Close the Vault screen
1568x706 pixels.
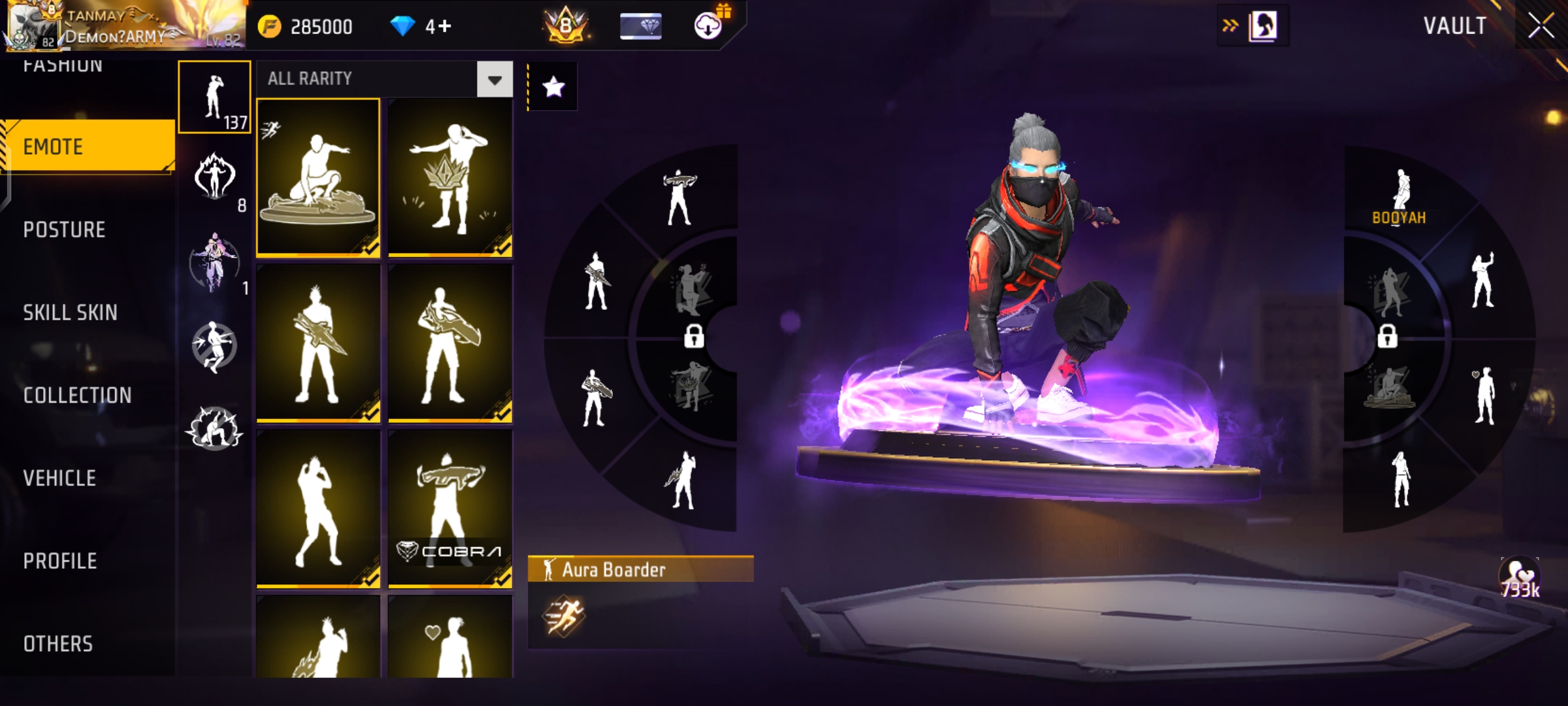[x=1541, y=27]
